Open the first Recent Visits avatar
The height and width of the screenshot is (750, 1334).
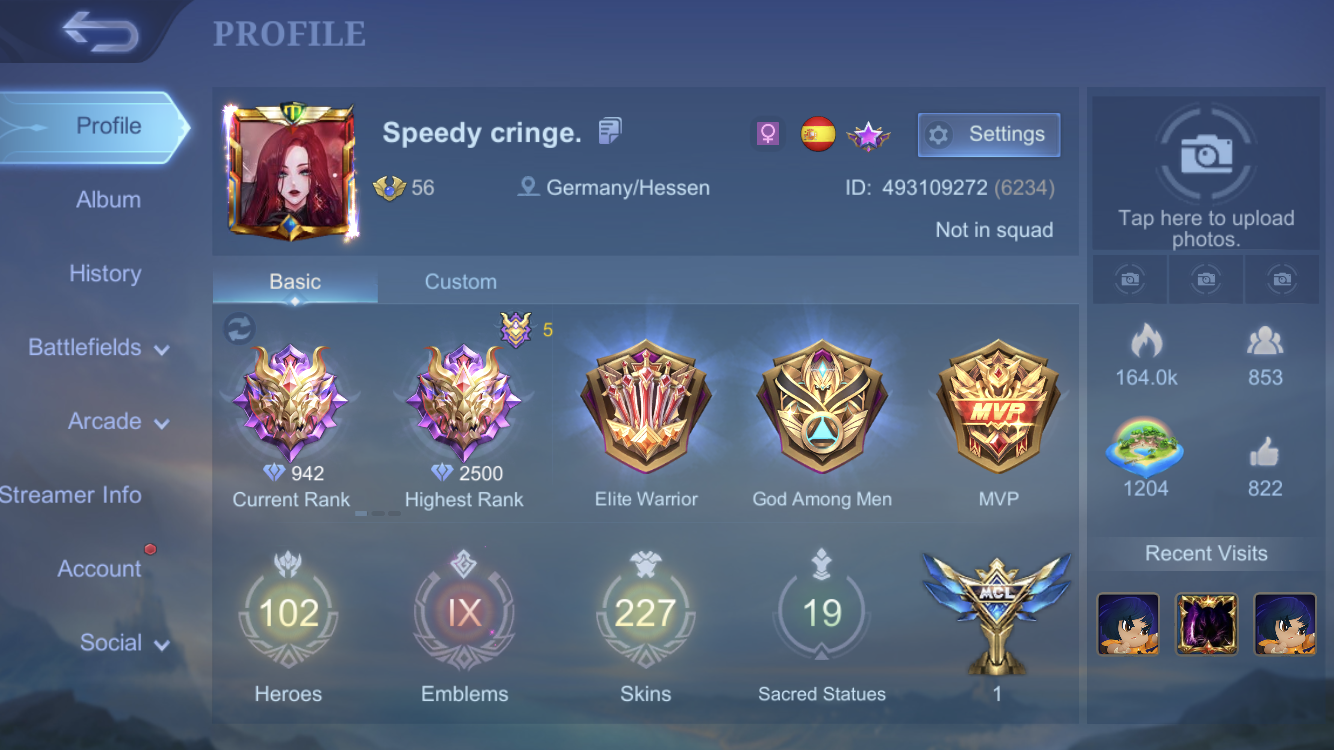tap(1128, 623)
